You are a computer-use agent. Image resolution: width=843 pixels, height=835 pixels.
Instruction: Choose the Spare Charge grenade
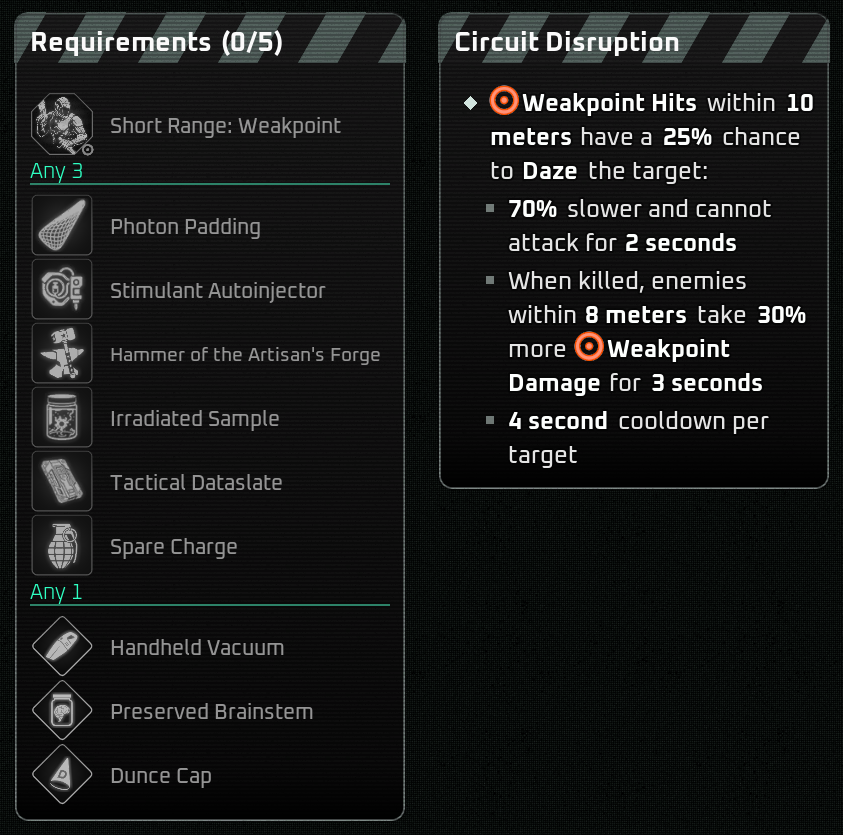(x=62, y=546)
